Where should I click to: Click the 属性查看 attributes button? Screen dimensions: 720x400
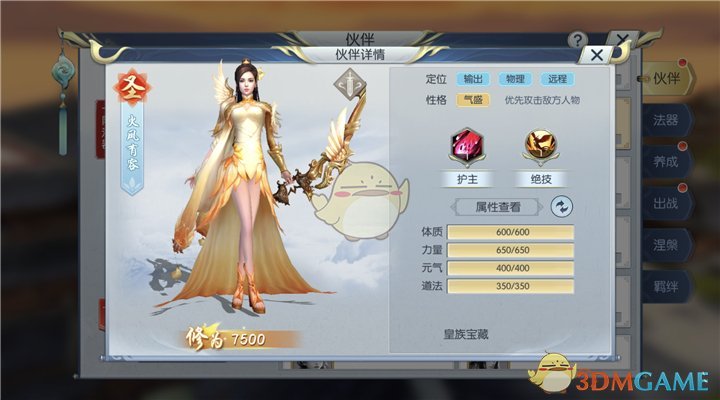[497, 207]
